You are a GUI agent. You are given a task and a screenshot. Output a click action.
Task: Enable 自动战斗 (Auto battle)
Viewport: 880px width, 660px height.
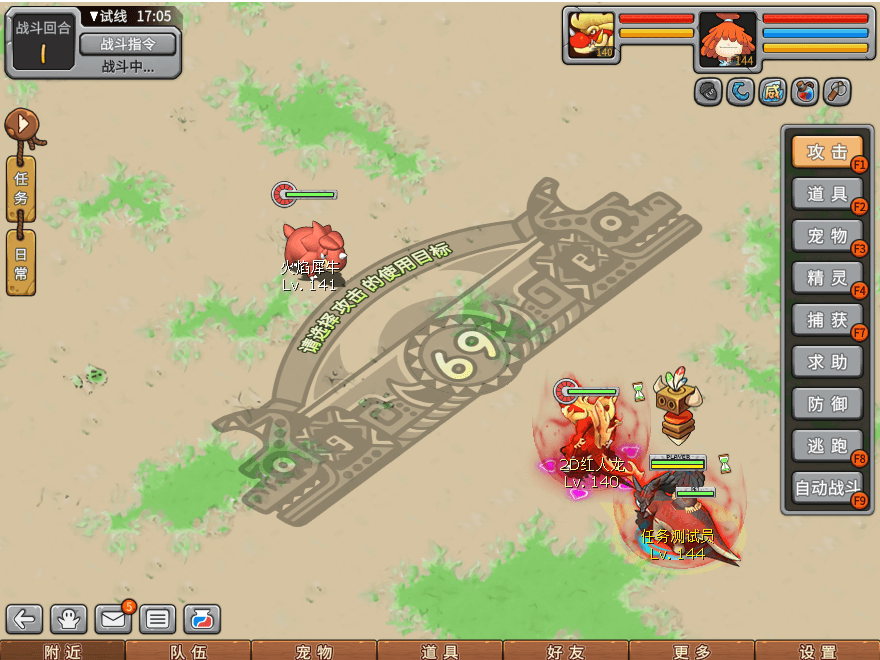tap(827, 489)
